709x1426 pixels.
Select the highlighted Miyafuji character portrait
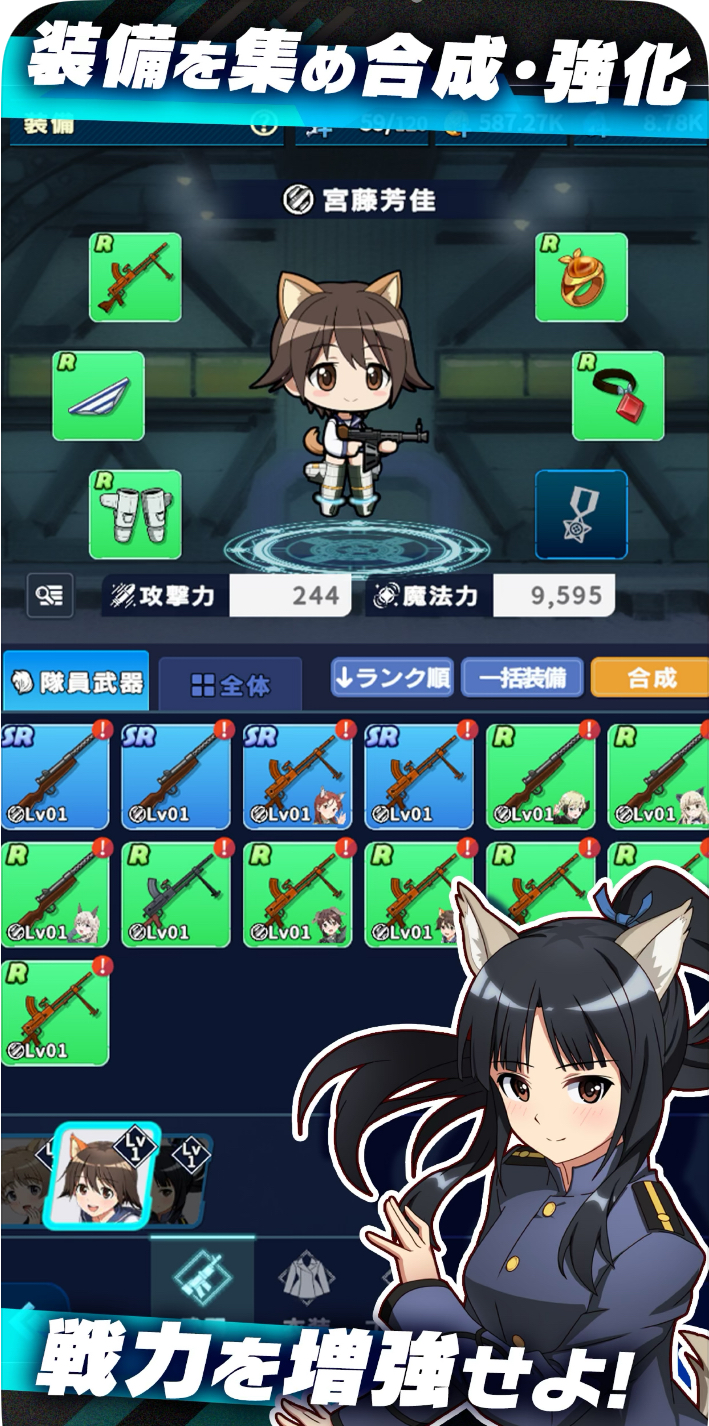tap(99, 1177)
